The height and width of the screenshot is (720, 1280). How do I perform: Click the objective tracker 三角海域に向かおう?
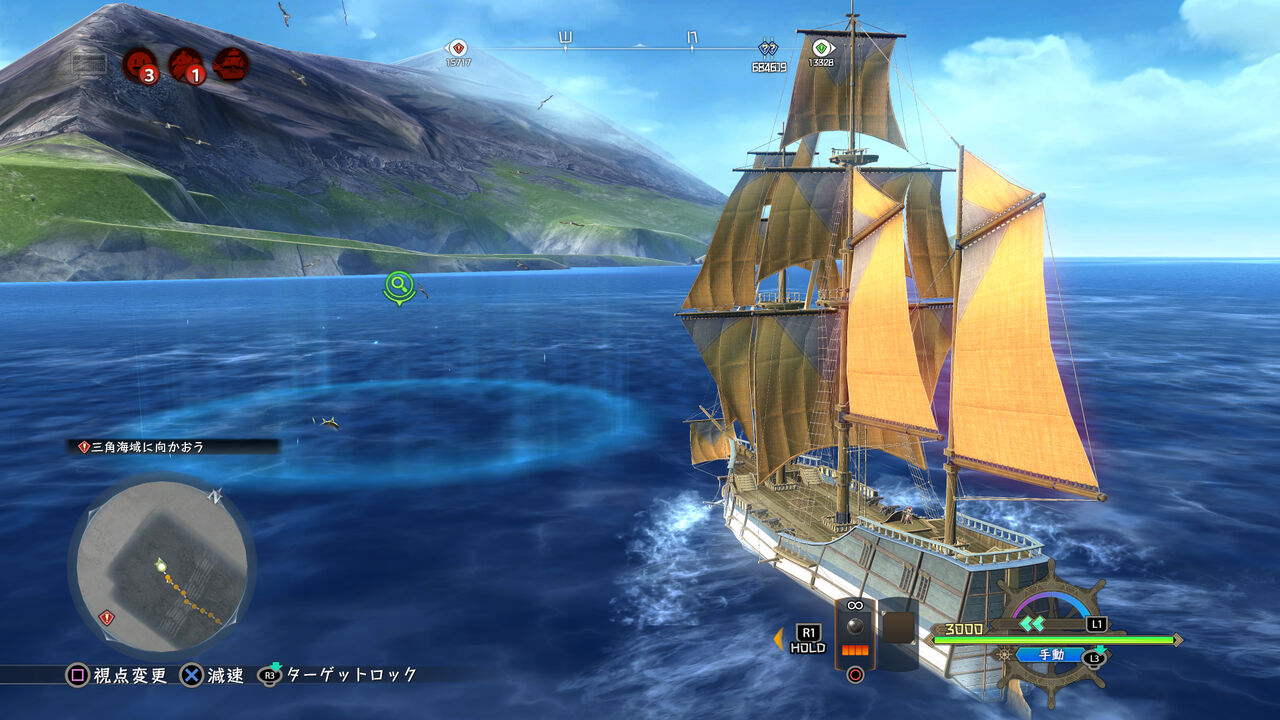point(173,447)
